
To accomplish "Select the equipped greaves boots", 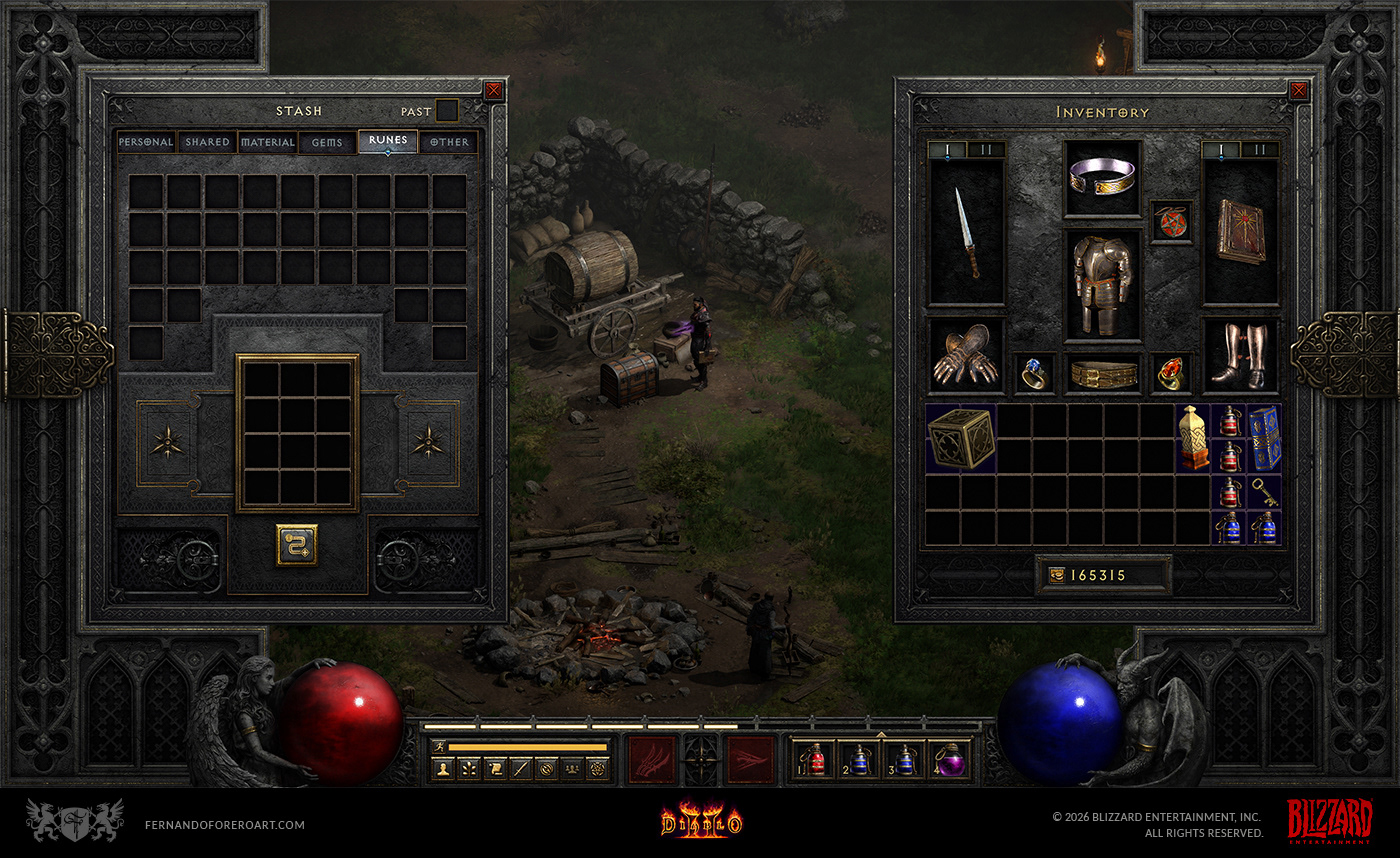I will tap(1240, 356).
